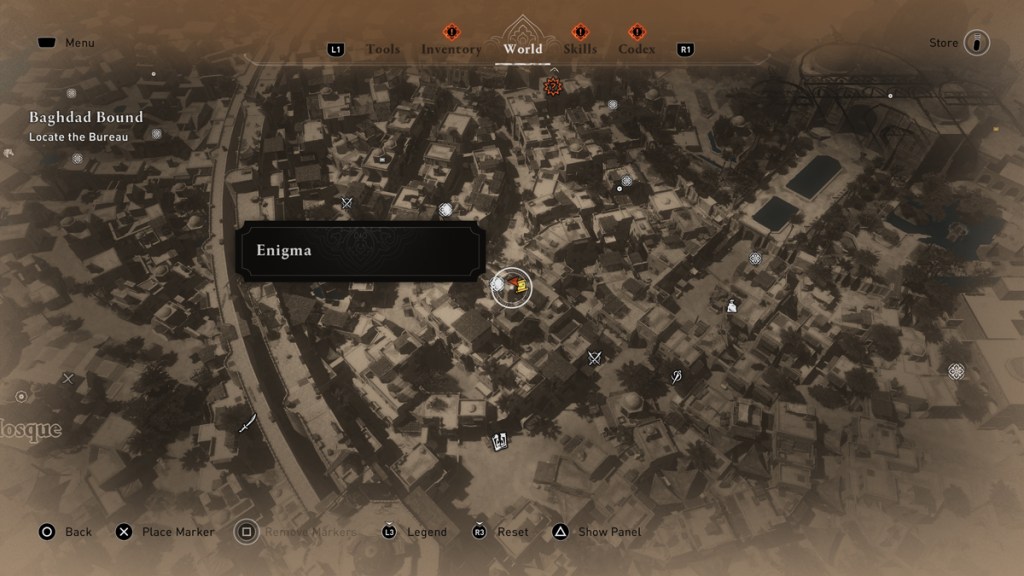1024x576 pixels.
Task: Select the curved sword map marker
Action: 247,424
